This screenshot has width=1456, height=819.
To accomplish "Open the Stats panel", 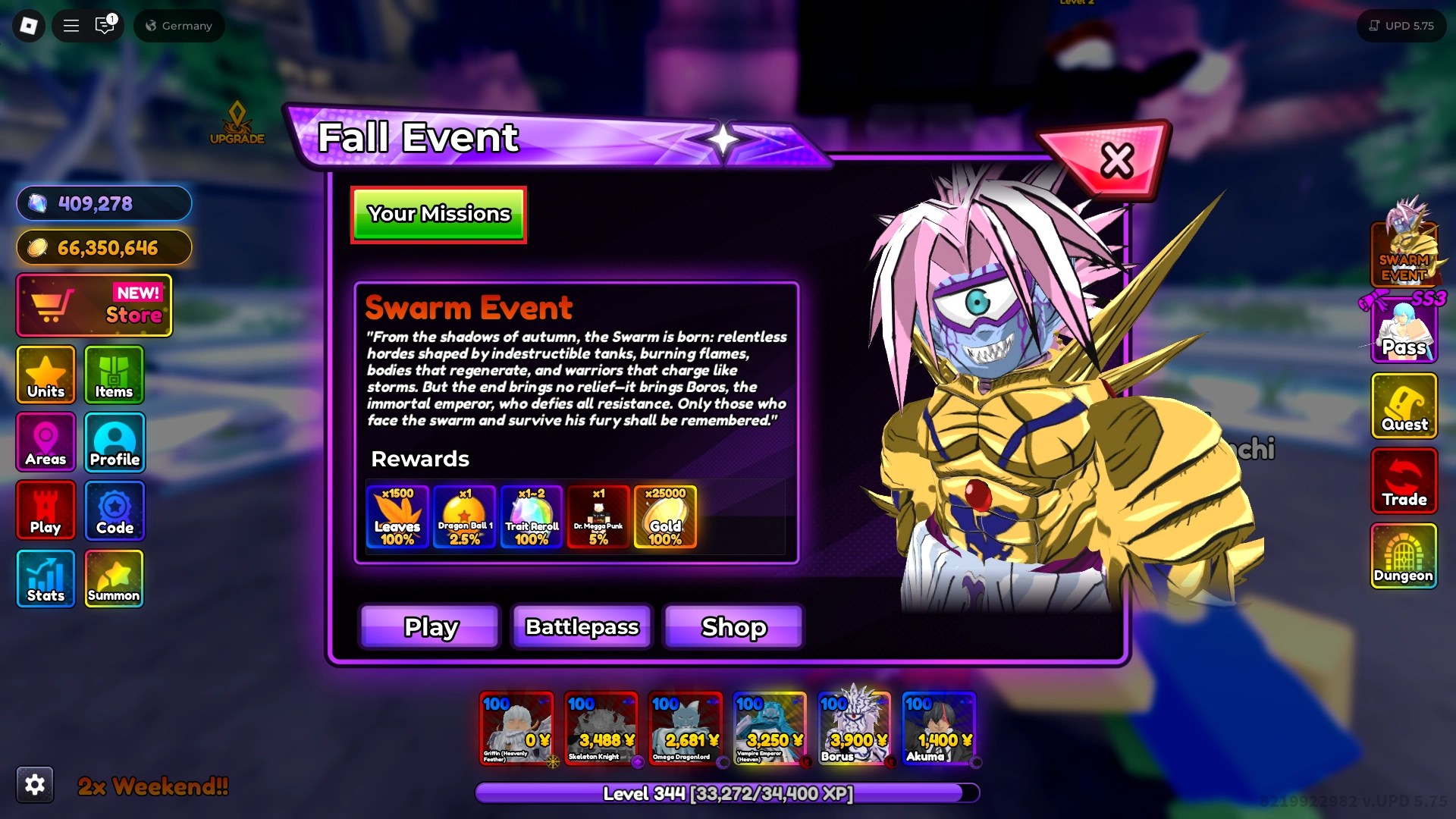I will coord(45,578).
